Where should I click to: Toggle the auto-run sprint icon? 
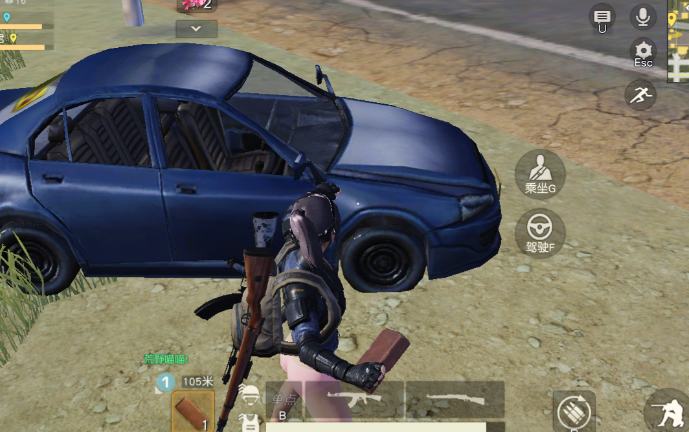[640, 95]
